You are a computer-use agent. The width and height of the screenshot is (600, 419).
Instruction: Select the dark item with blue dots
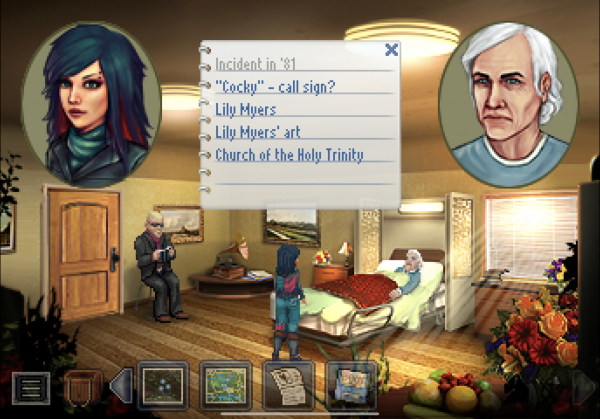[161, 384]
